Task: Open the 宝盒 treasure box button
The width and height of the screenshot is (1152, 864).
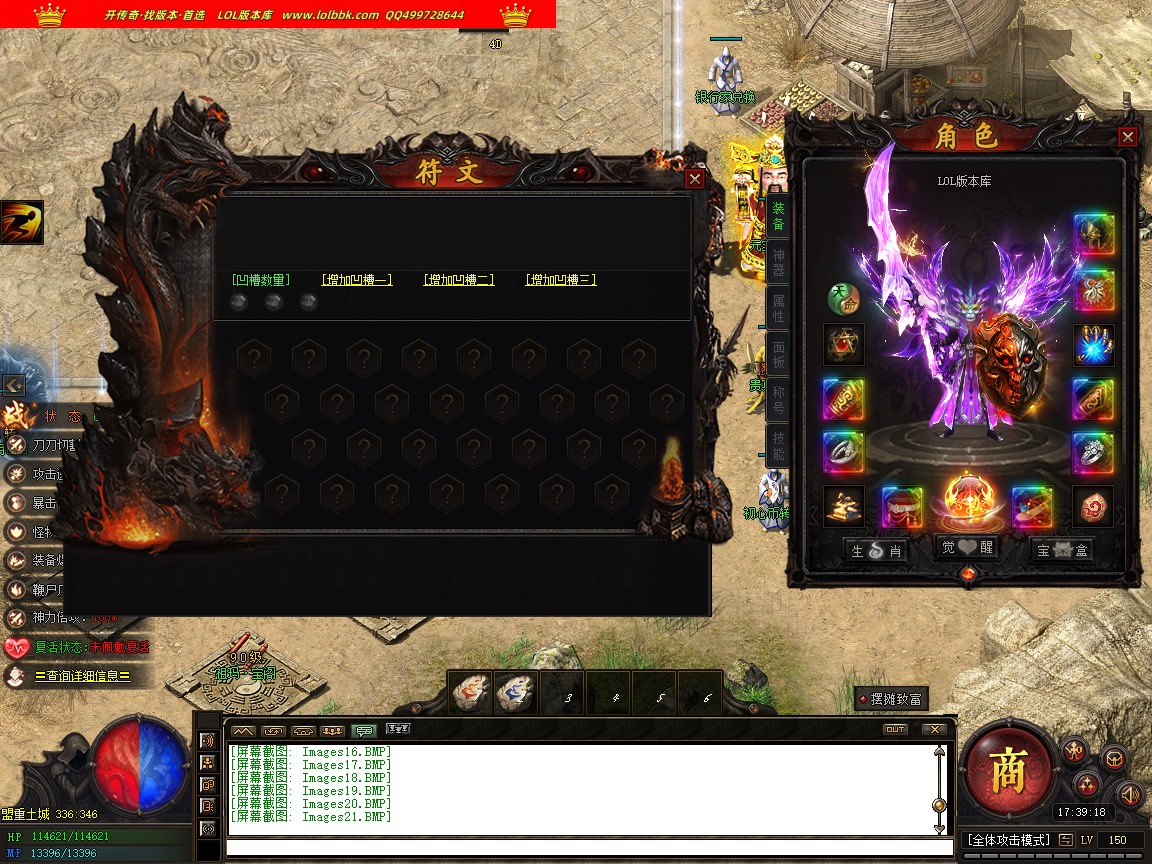Action: point(1062,550)
